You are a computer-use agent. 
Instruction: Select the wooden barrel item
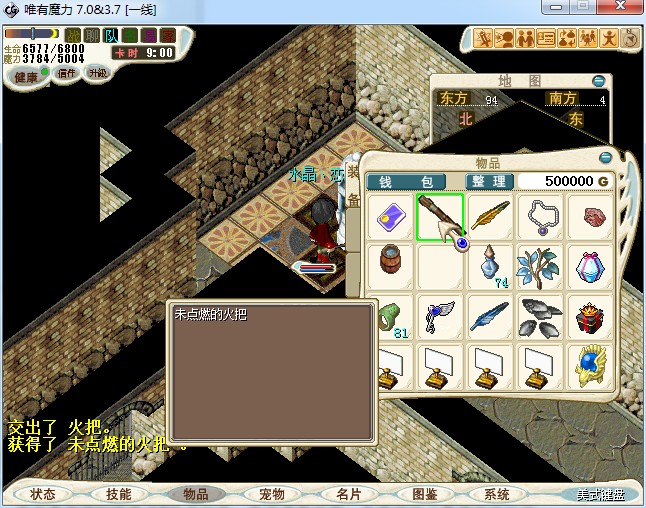pos(390,267)
